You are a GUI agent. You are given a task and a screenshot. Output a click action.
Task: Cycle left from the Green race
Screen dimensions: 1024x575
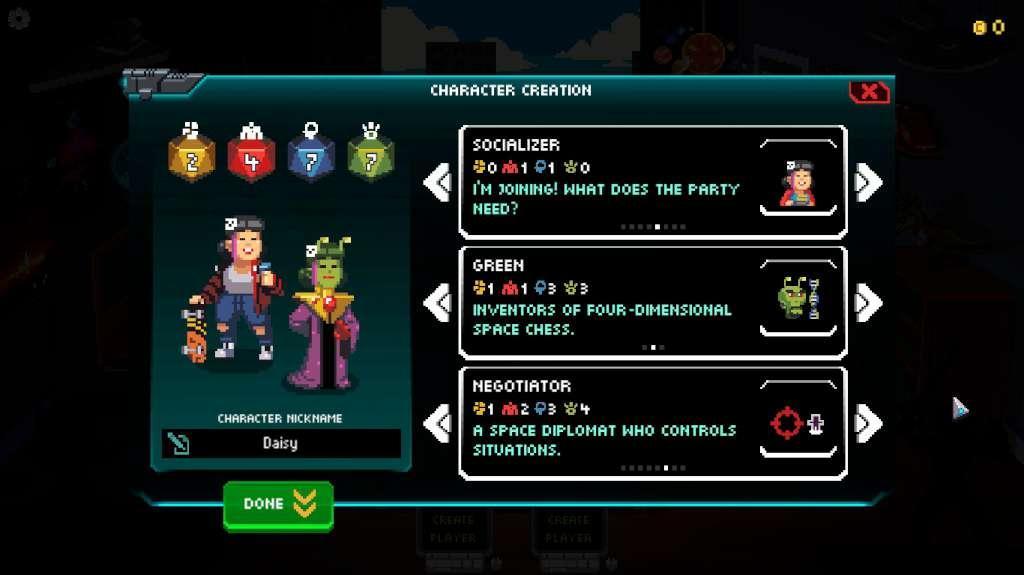click(437, 302)
